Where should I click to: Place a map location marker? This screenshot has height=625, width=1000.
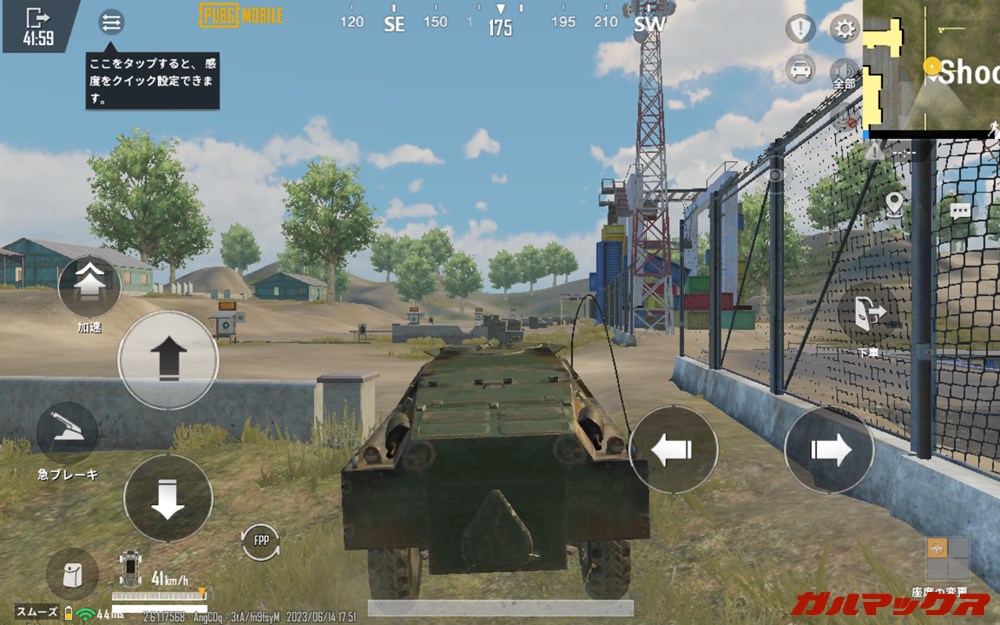894,203
